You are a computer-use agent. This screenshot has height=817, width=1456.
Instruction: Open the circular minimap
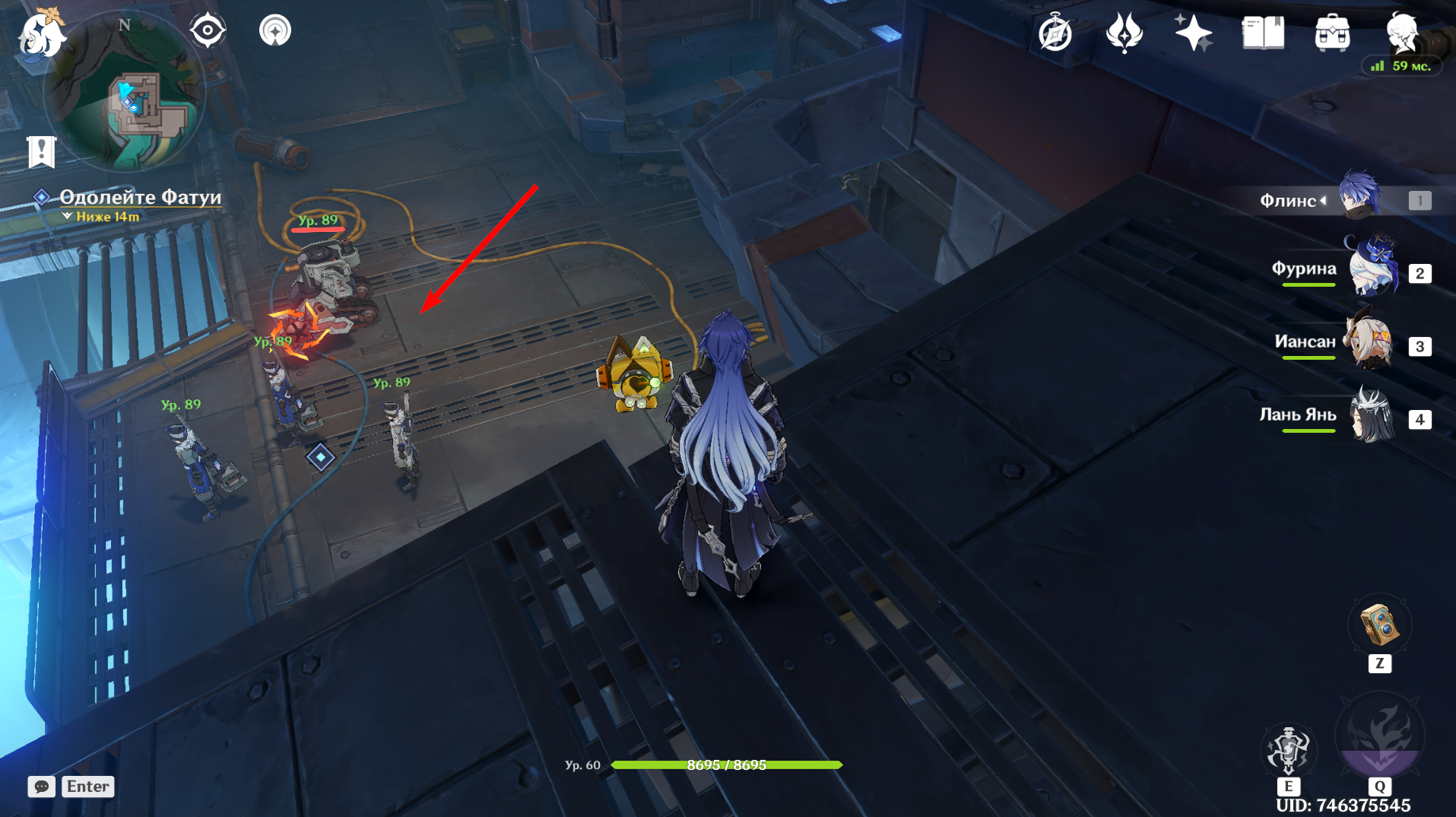click(x=125, y=95)
